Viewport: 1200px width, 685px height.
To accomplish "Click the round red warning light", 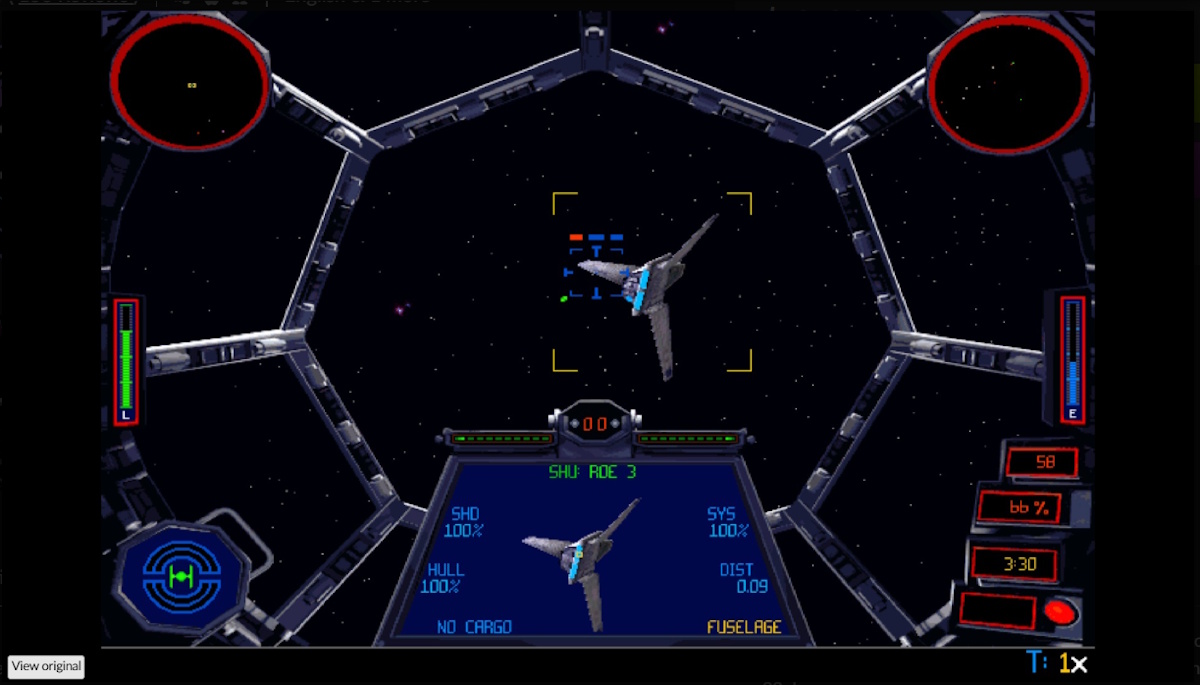I will coord(1059,611).
